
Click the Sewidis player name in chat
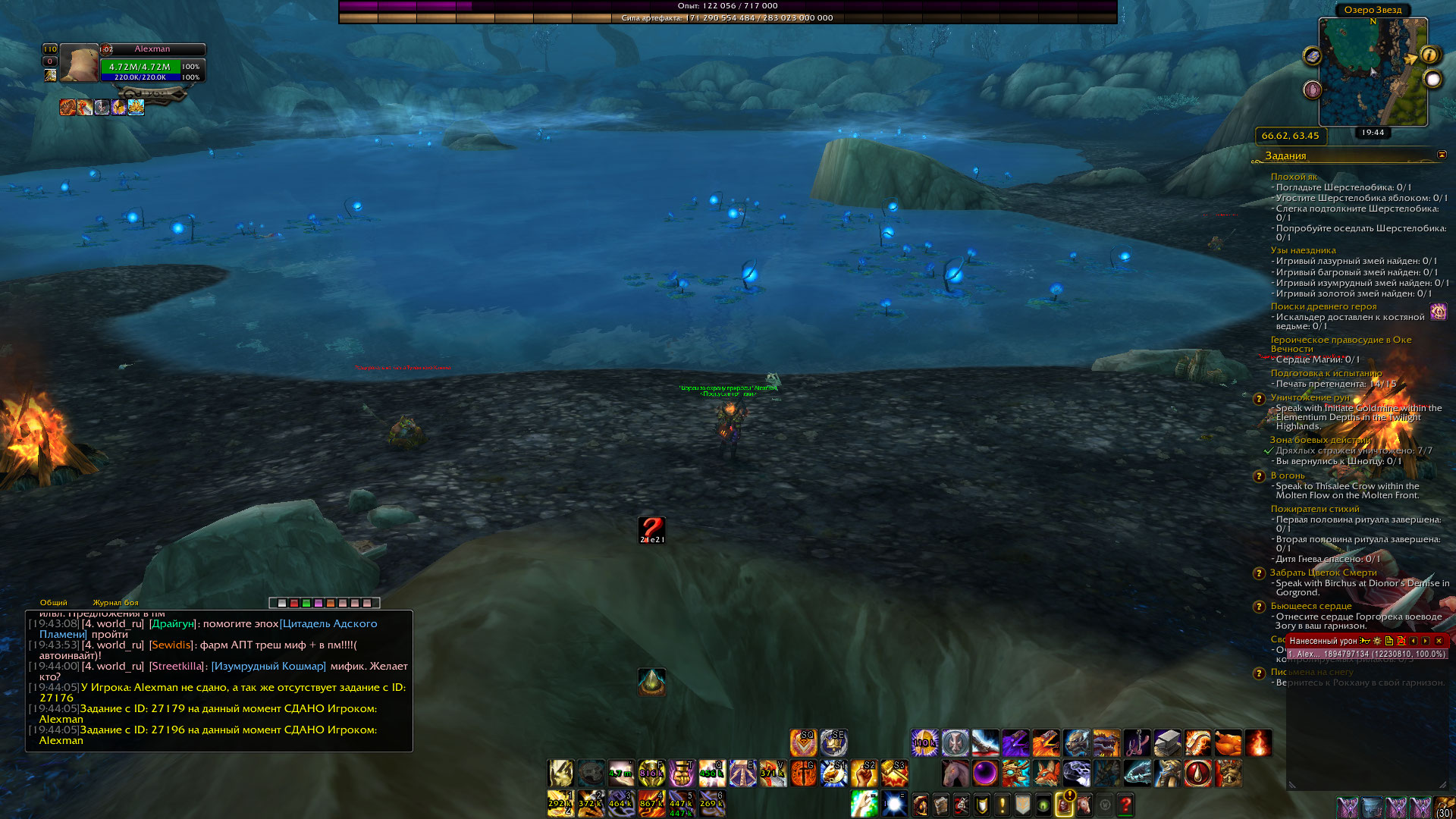click(x=171, y=645)
